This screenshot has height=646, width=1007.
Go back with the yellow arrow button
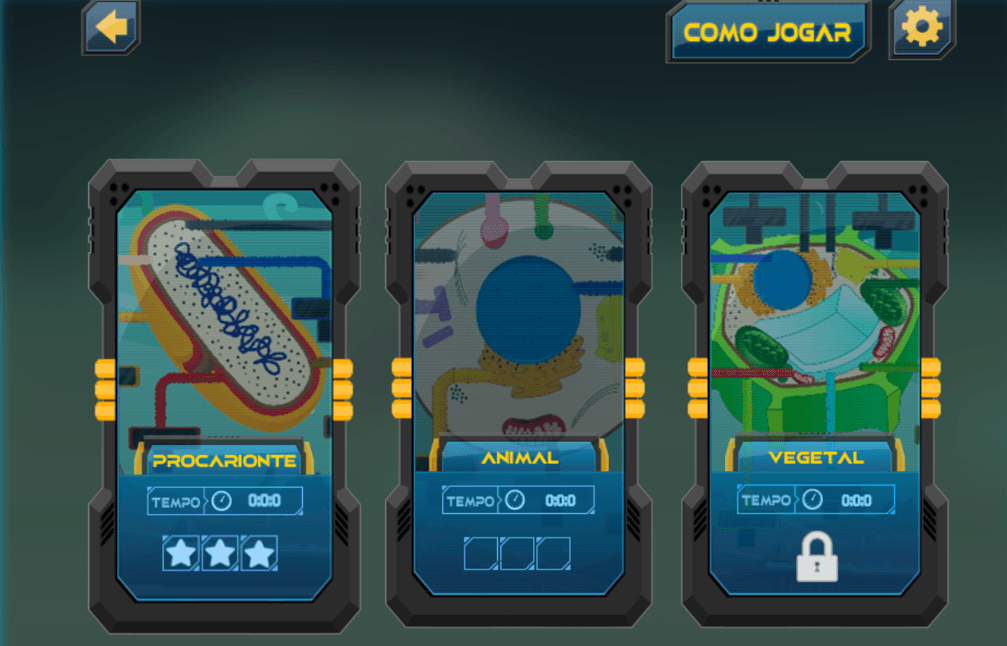pos(111,27)
